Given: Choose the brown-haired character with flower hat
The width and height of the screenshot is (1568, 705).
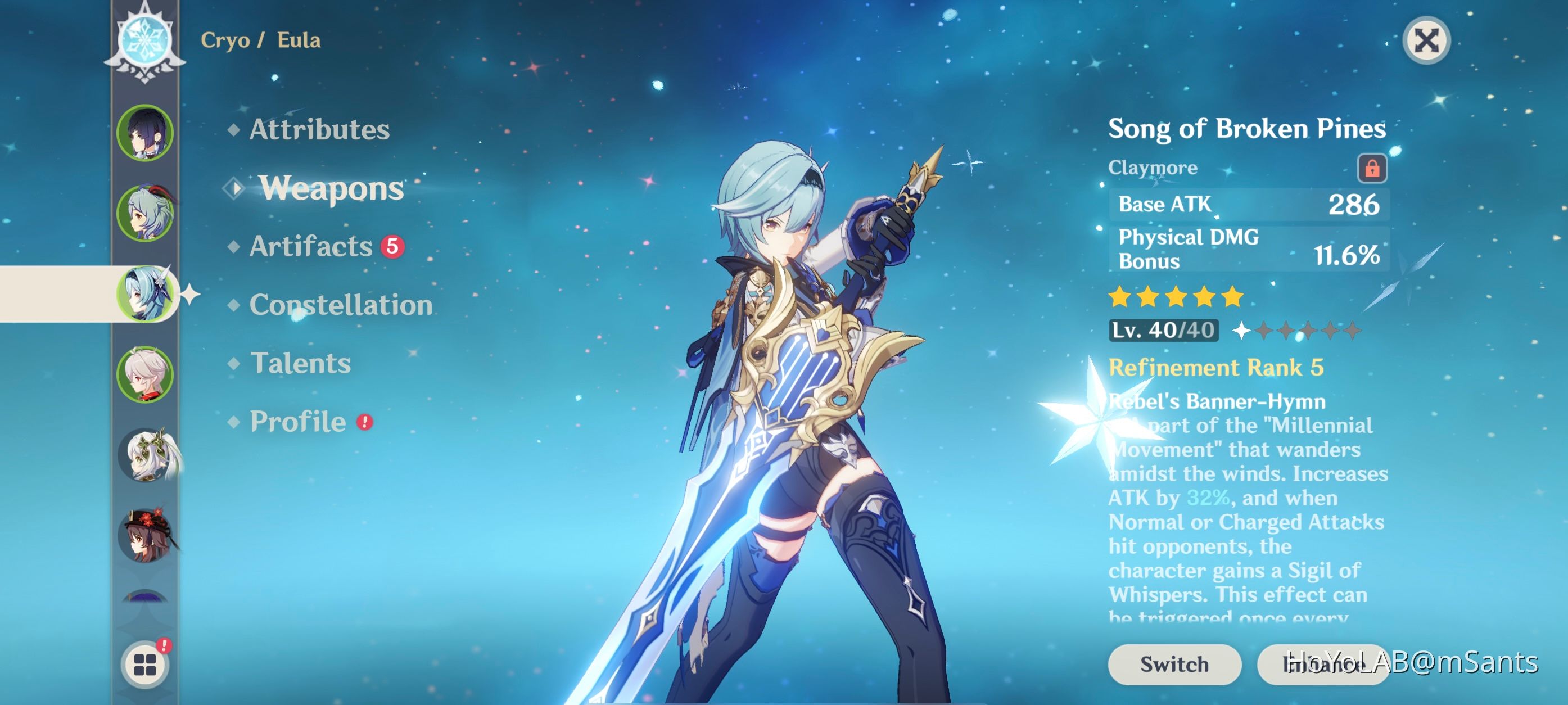Looking at the screenshot, I should point(145,535).
